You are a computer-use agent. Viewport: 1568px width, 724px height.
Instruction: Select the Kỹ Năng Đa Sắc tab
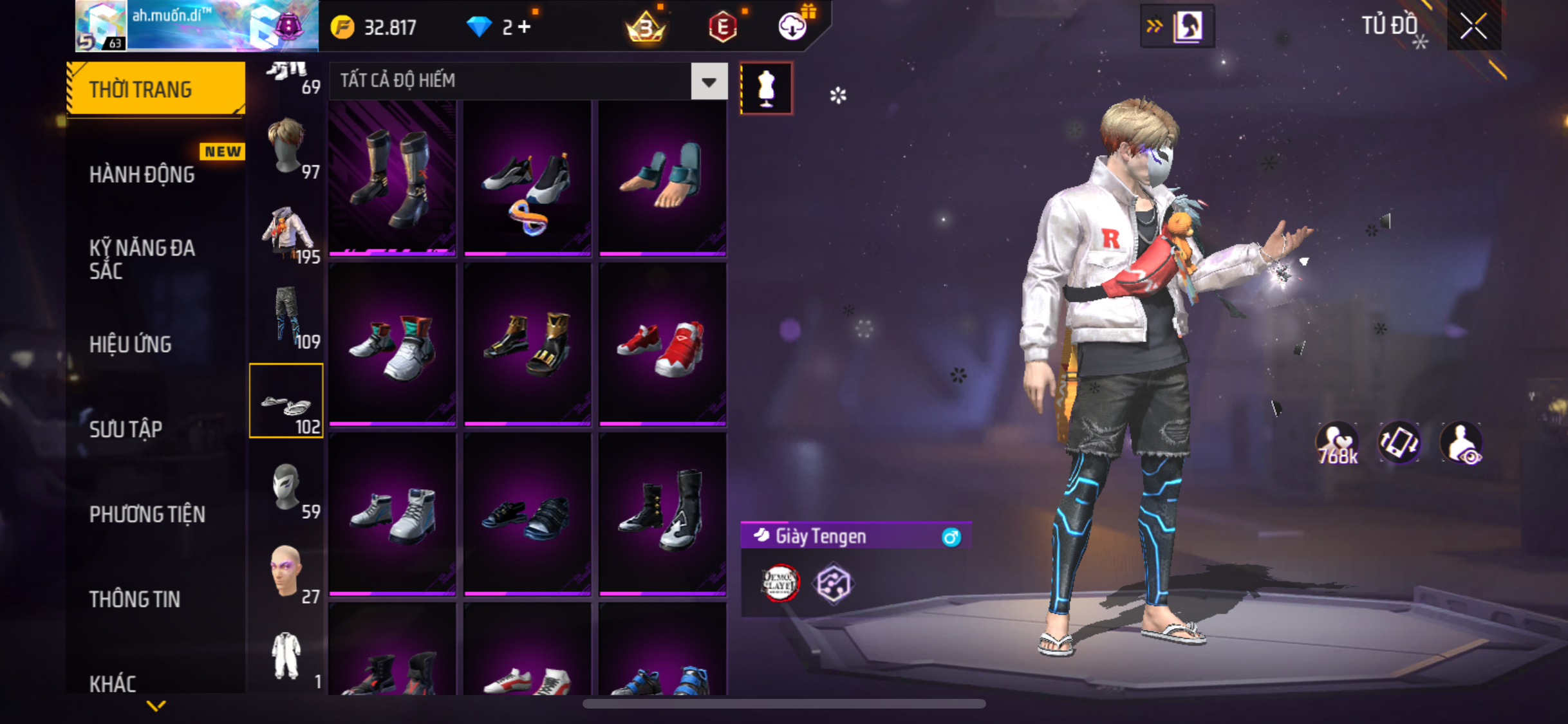pyautogui.click(x=142, y=259)
